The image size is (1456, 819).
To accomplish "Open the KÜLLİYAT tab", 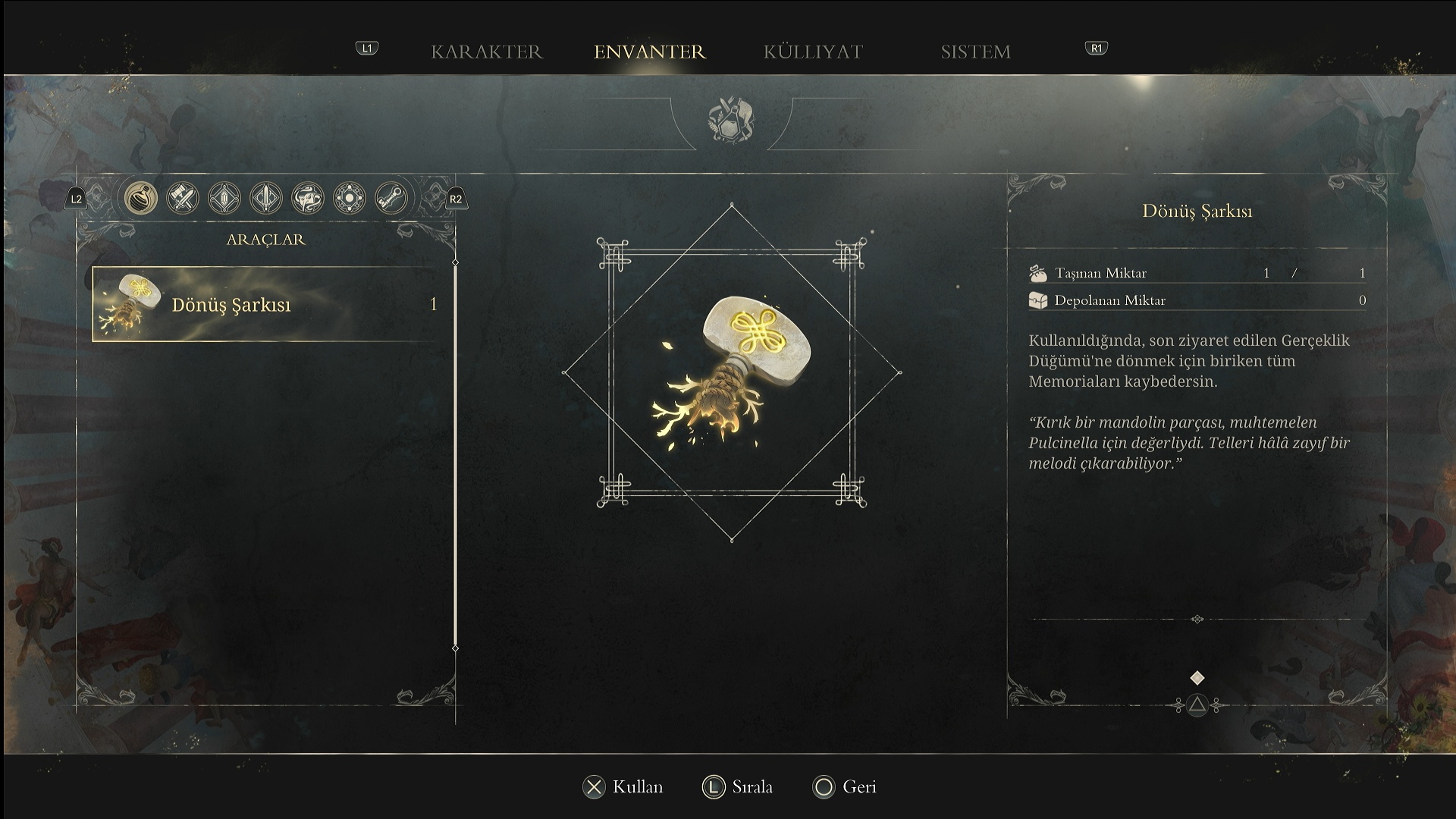I will [x=813, y=52].
